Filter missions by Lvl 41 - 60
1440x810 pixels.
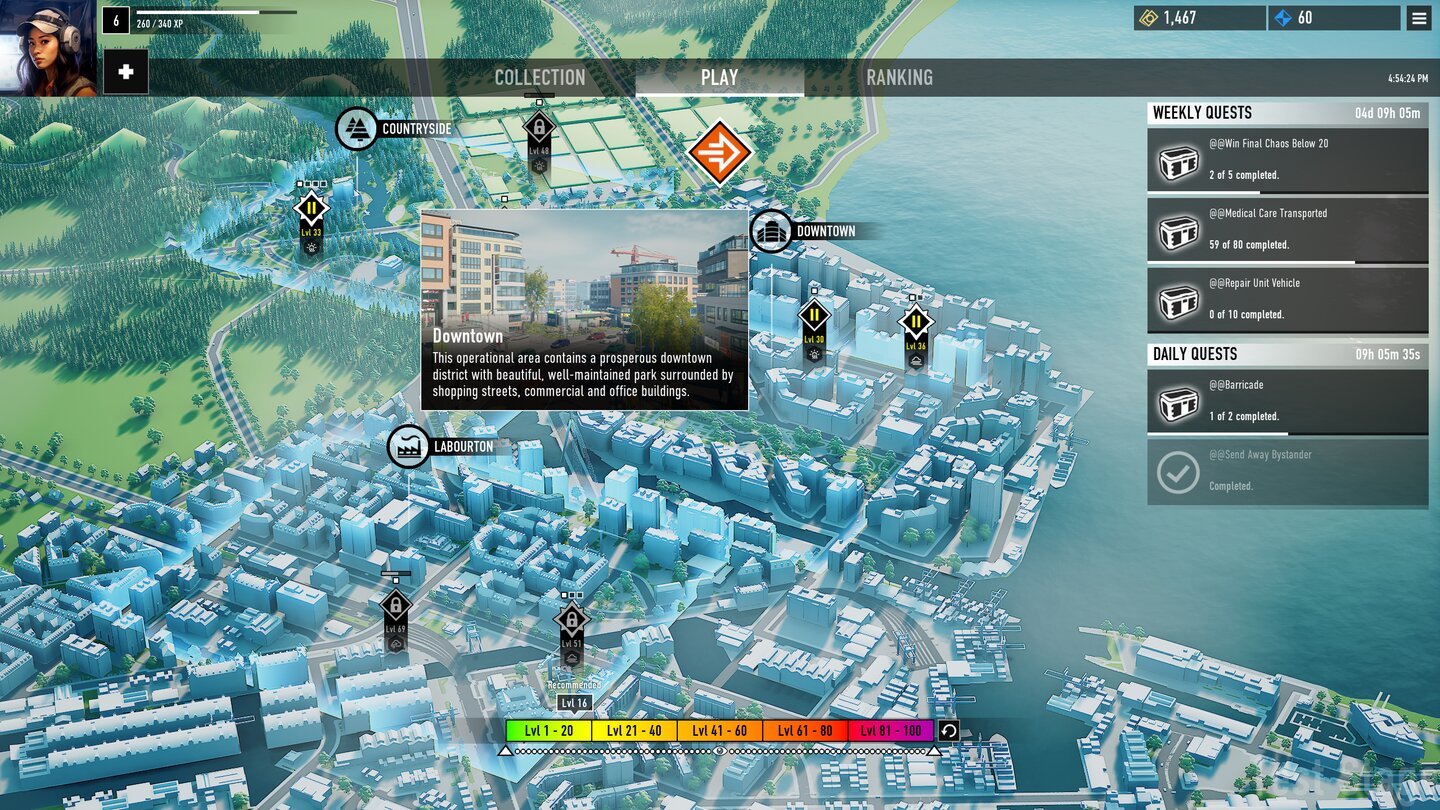[x=719, y=731]
